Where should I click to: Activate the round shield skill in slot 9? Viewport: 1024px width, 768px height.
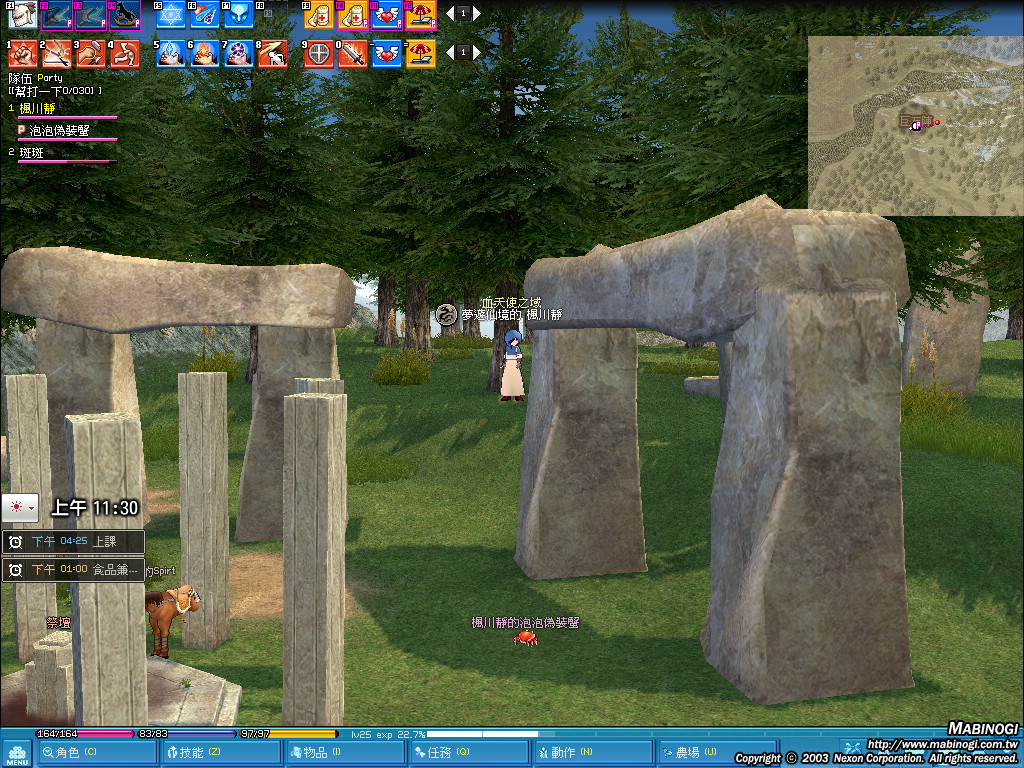319,53
